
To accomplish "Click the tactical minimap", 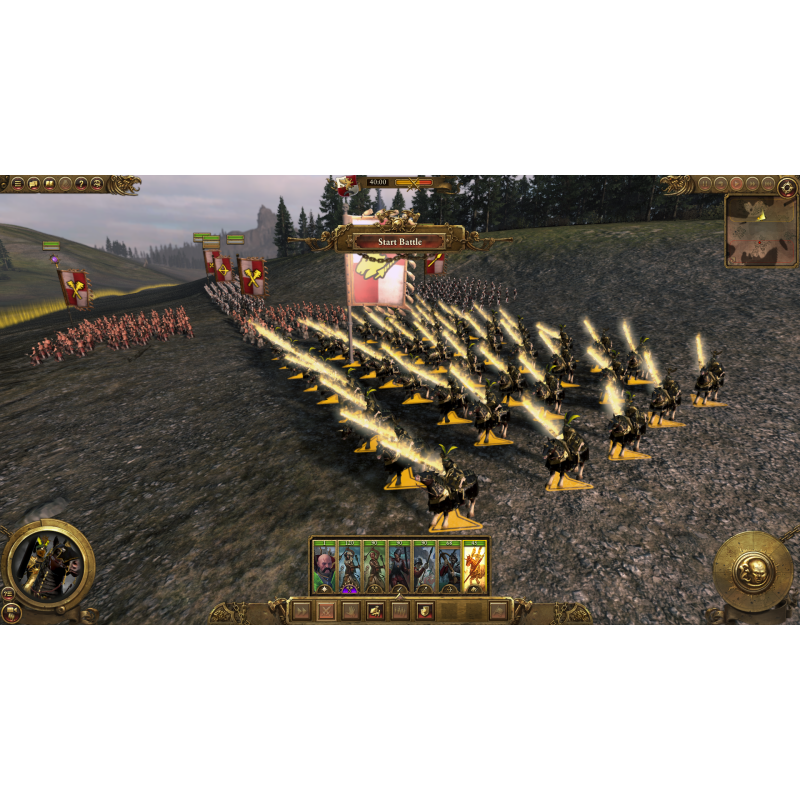I will click(x=762, y=230).
